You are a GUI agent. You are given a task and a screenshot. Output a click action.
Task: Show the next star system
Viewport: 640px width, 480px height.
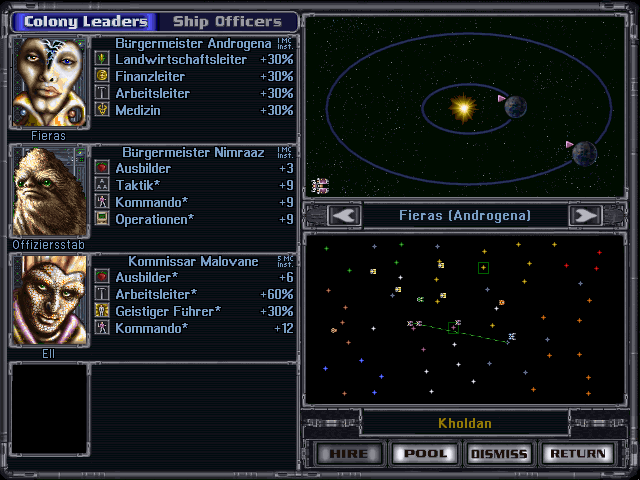tap(584, 215)
